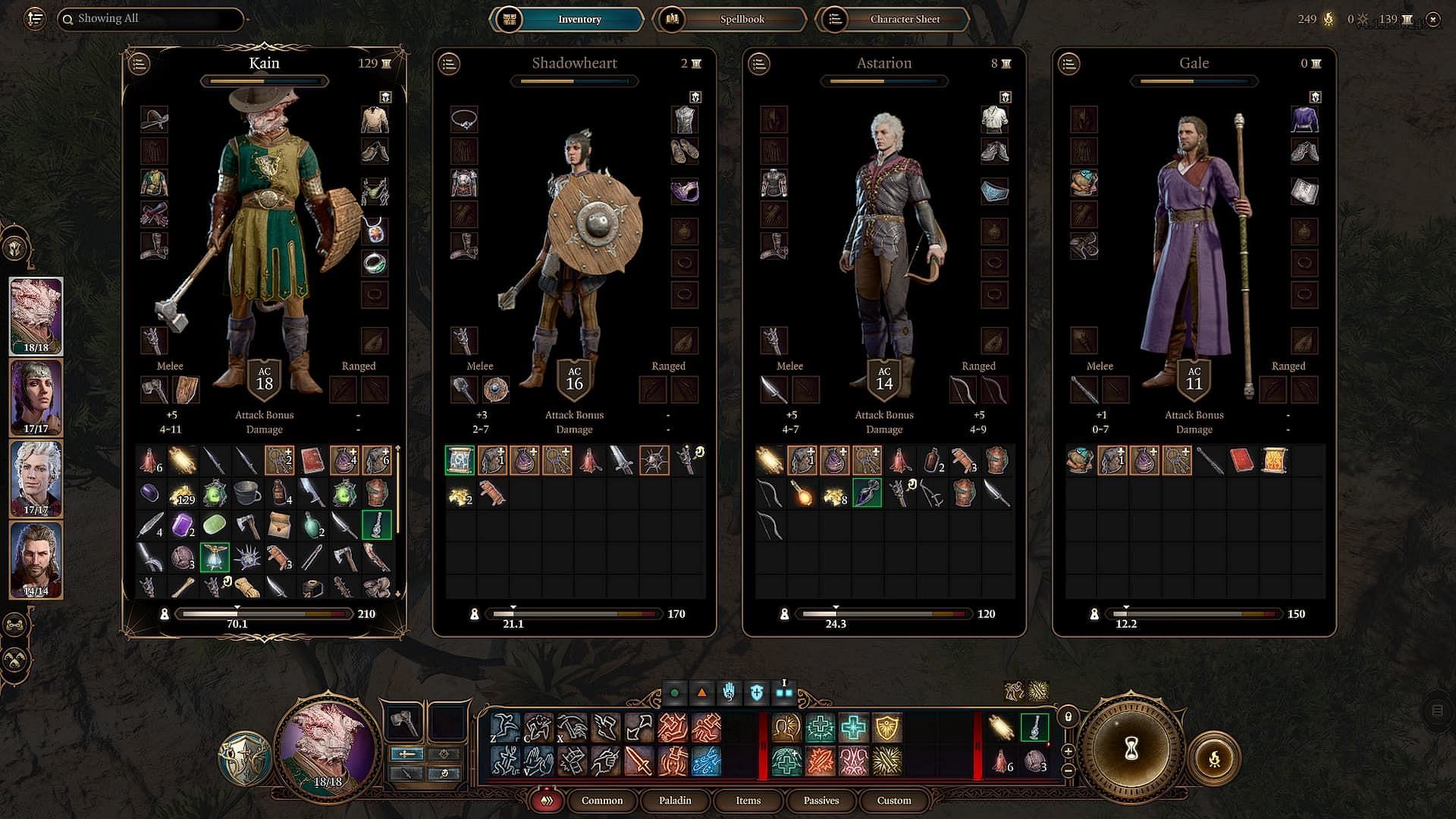Select Kain's equipped hat slot
Screen dimensions: 1456x819
[x=154, y=119]
